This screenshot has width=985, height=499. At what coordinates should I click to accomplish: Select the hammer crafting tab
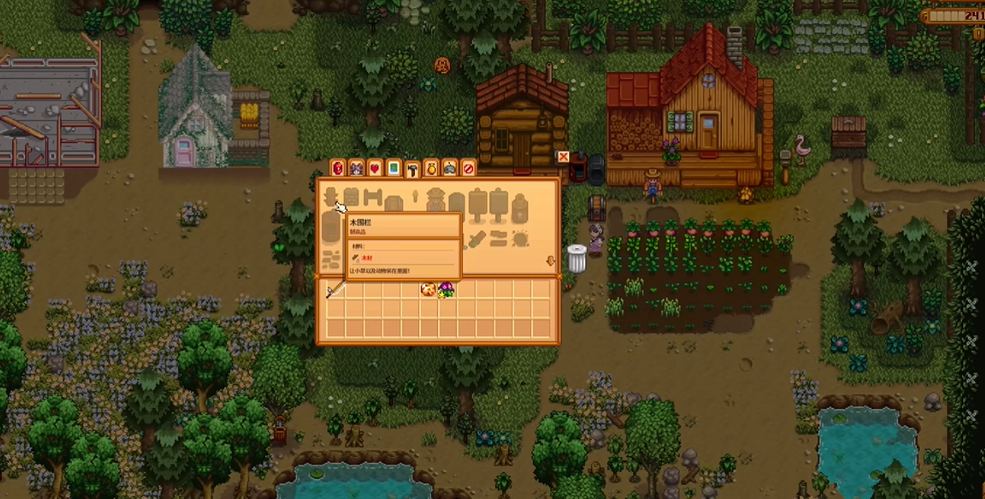tap(412, 168)
